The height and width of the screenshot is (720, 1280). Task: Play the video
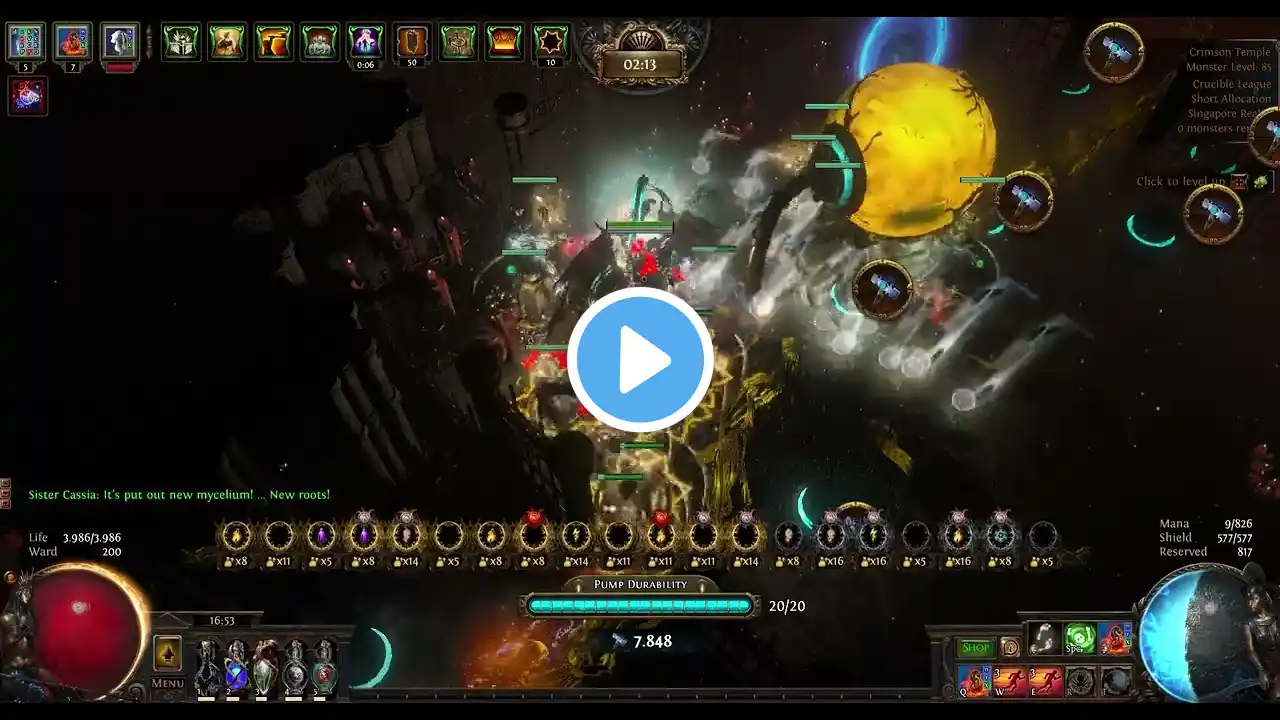tap(640, 360)
